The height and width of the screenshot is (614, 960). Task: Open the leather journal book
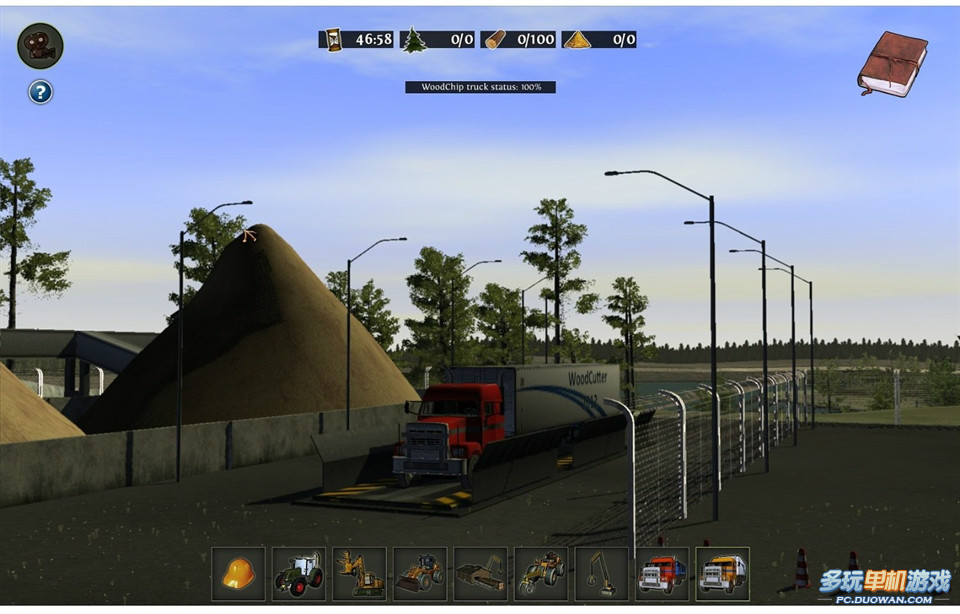(892, 63)
